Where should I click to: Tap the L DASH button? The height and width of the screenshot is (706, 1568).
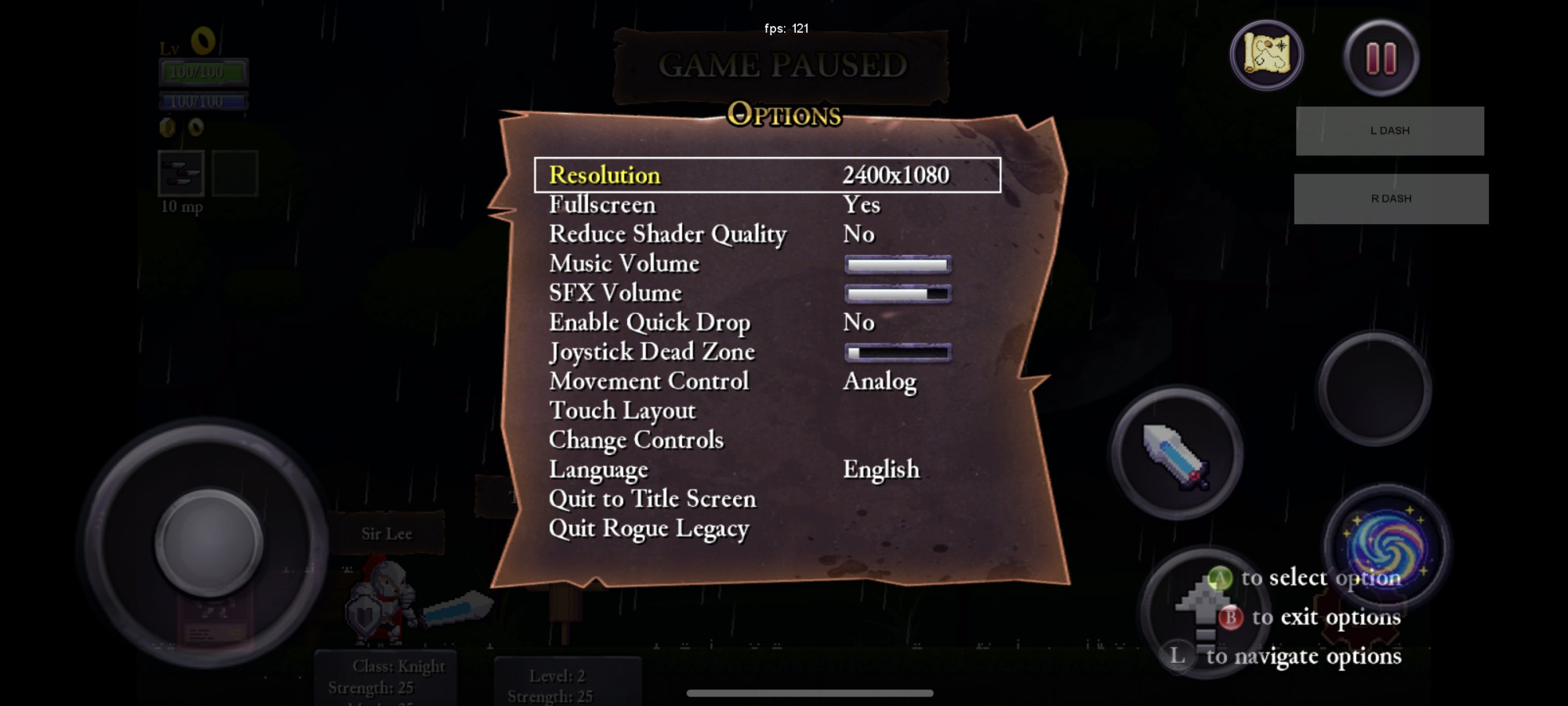(x=1389, y=131)
